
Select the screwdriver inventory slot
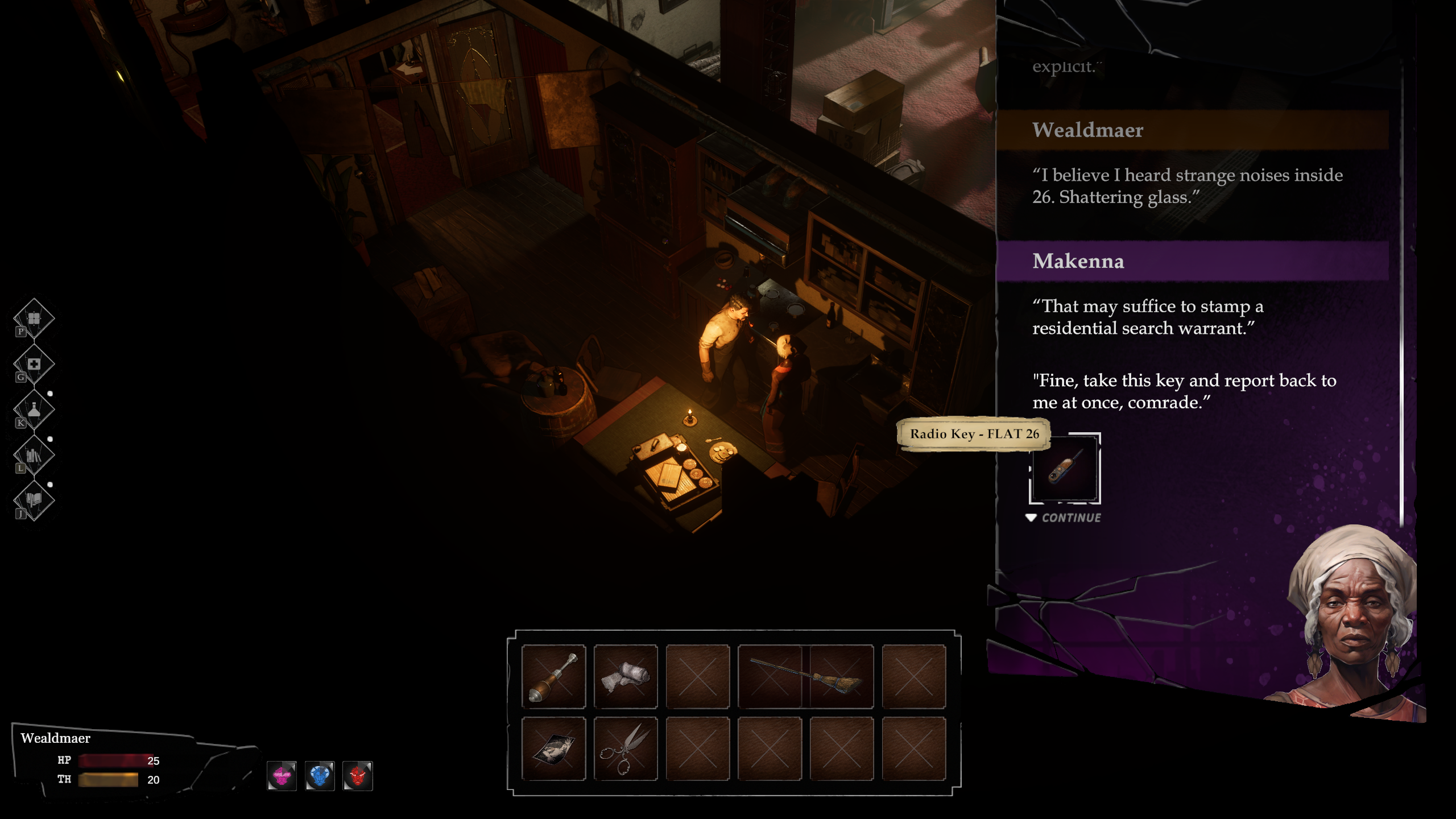(x=553, y=677)
